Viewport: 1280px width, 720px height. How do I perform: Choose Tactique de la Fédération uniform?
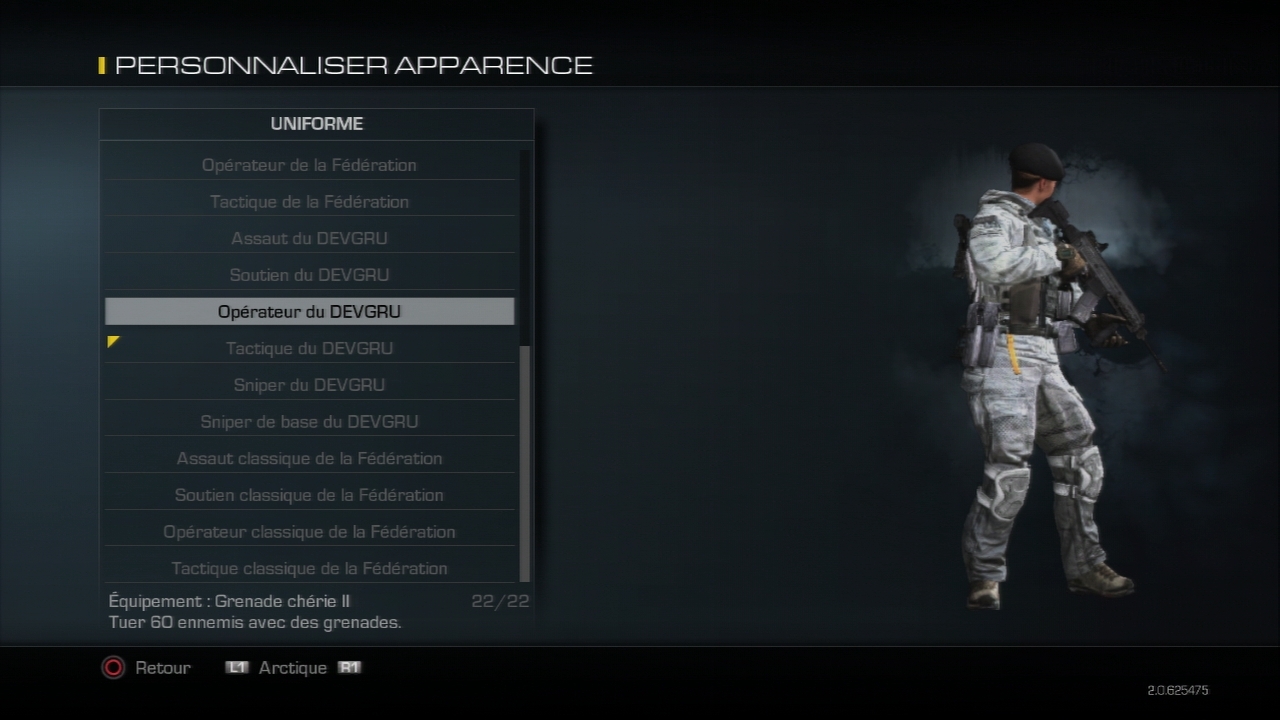(309, 202)
